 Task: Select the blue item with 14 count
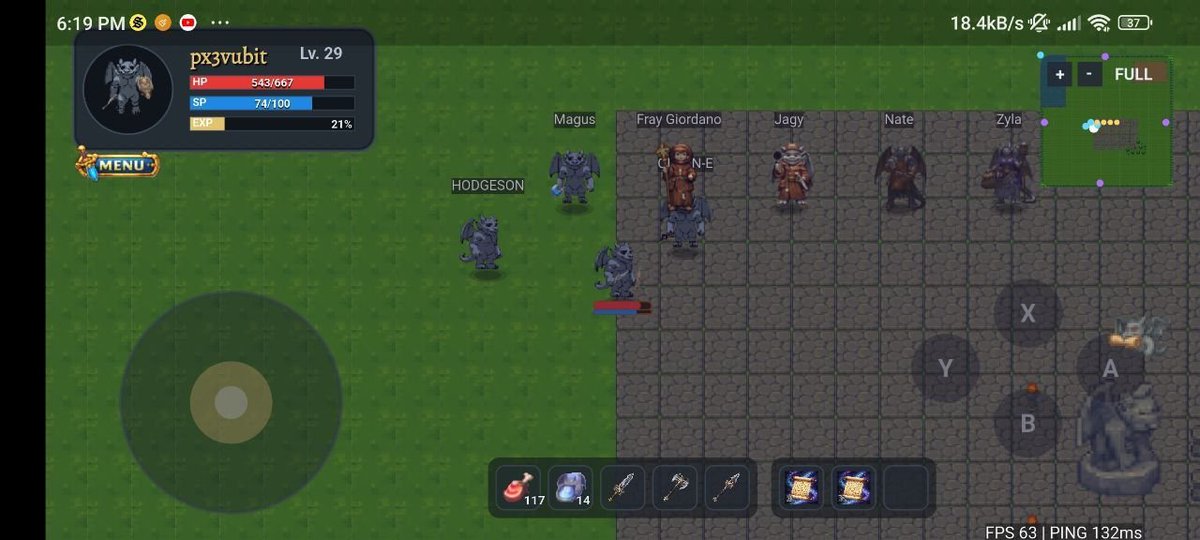570,488
